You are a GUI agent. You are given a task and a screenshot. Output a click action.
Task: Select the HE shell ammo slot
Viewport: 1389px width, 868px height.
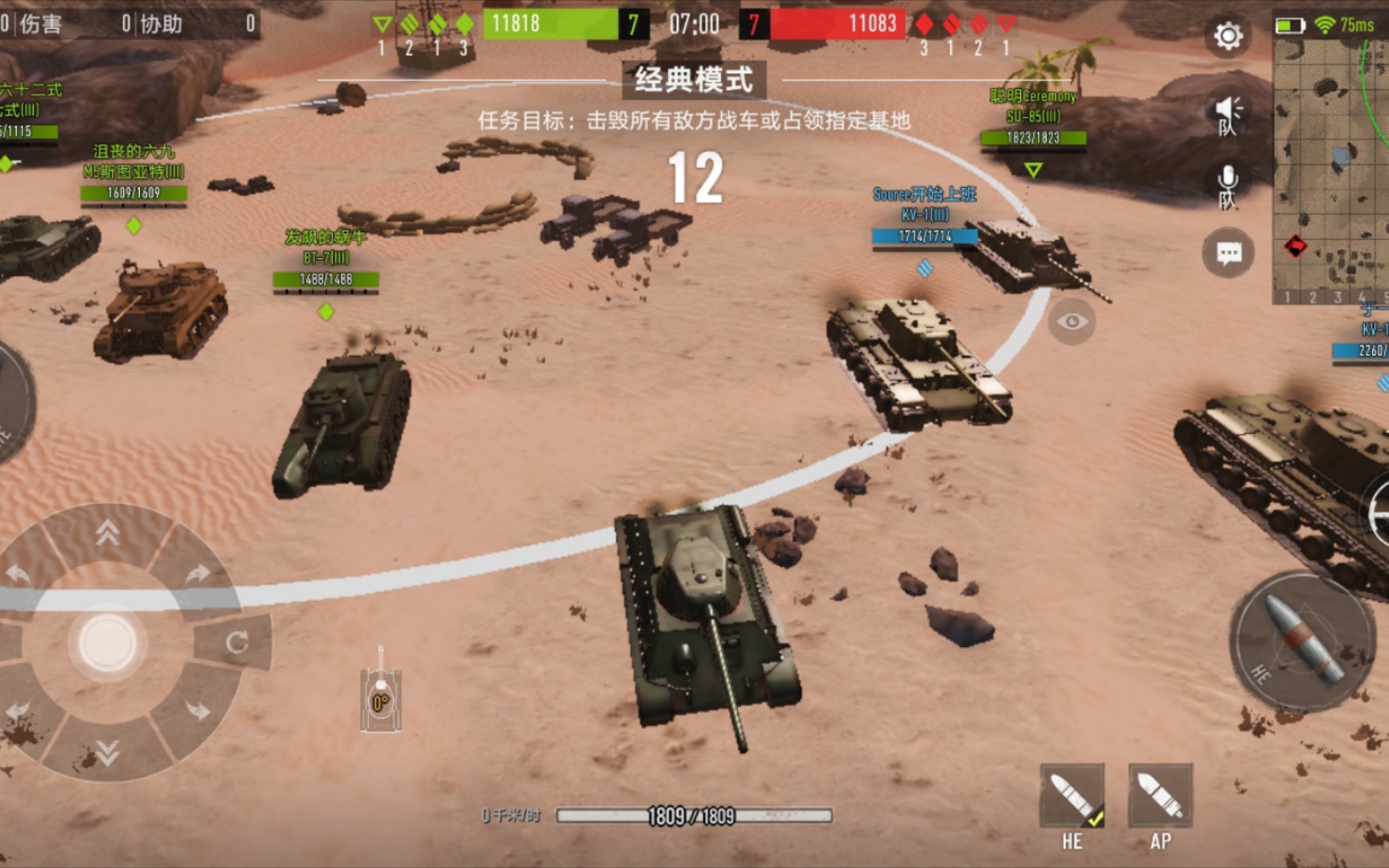click(x=1072, y=797)
